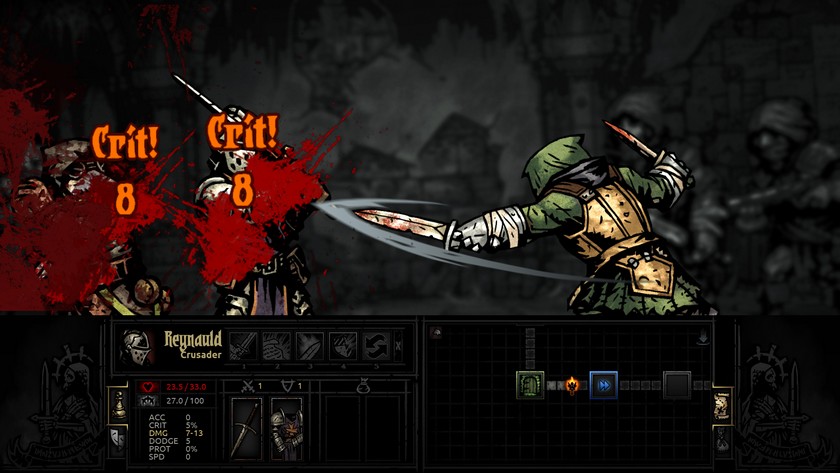The height and width of the screenshot is (473, 840).
Task: Select the blue fast-forward room on map
Action: [x=603, y=384]
